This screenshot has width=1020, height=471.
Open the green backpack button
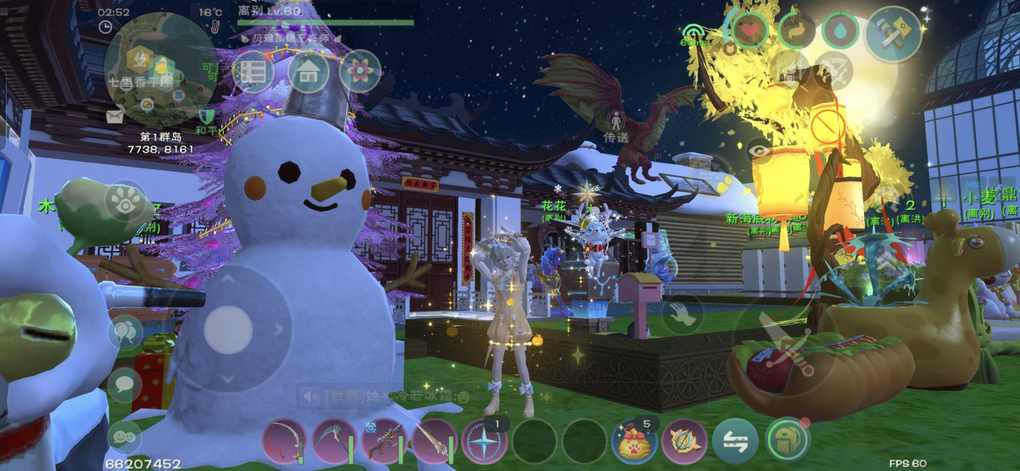coord(786,440)
